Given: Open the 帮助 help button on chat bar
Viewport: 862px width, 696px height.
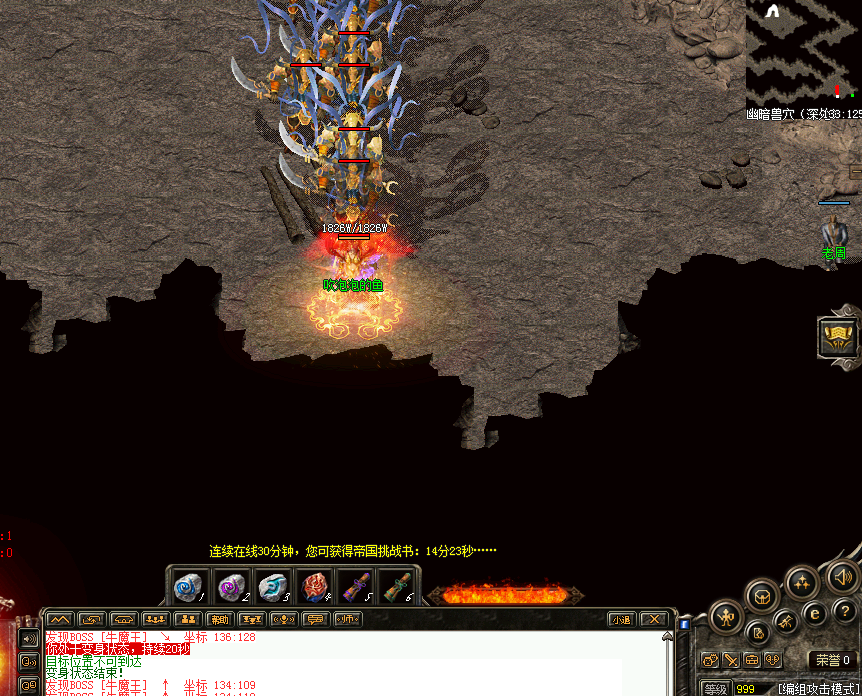Looking at the screenshot, I should 219,620.
